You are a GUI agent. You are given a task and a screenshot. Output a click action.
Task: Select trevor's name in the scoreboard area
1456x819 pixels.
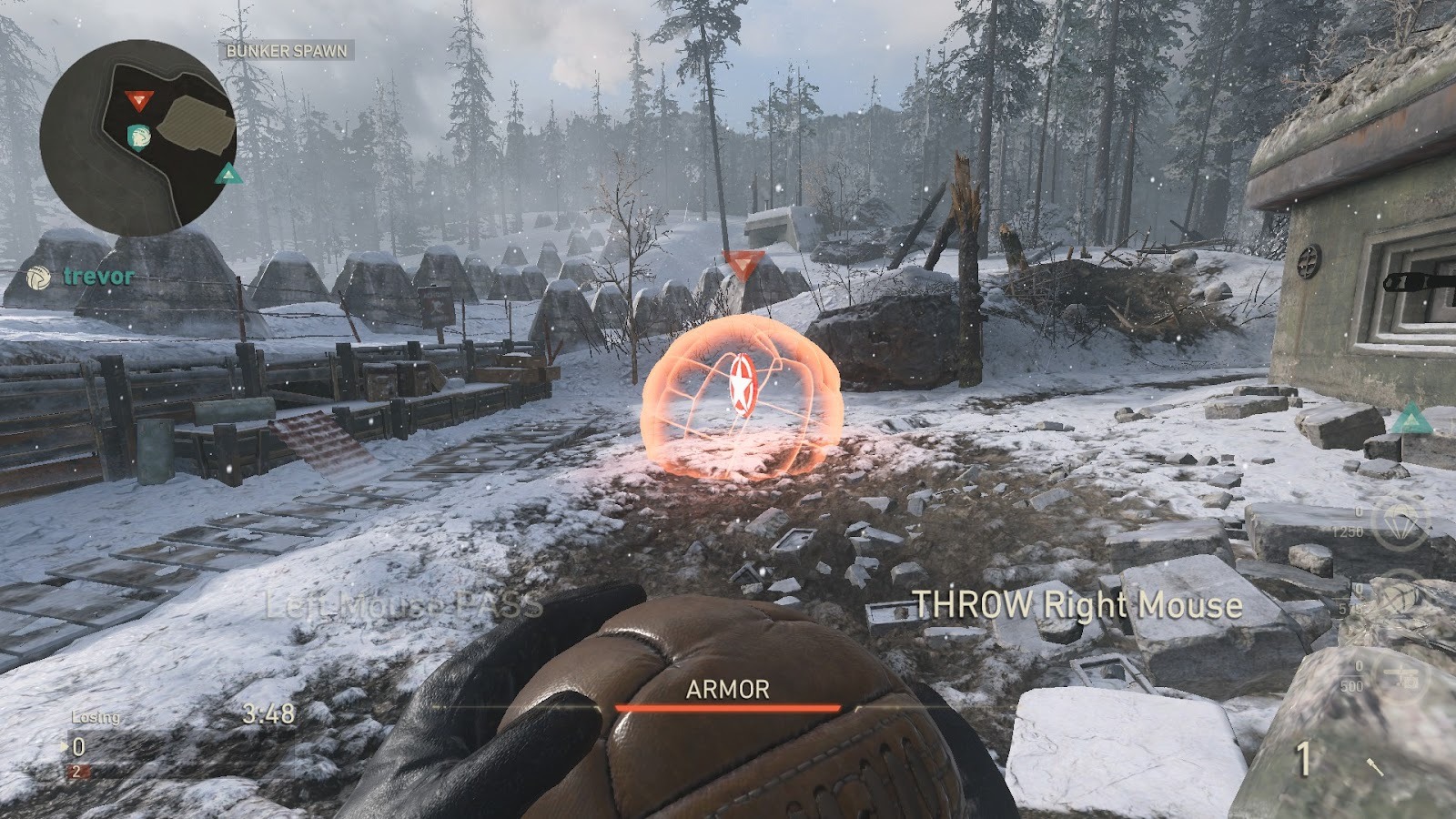tap(96, 278)
